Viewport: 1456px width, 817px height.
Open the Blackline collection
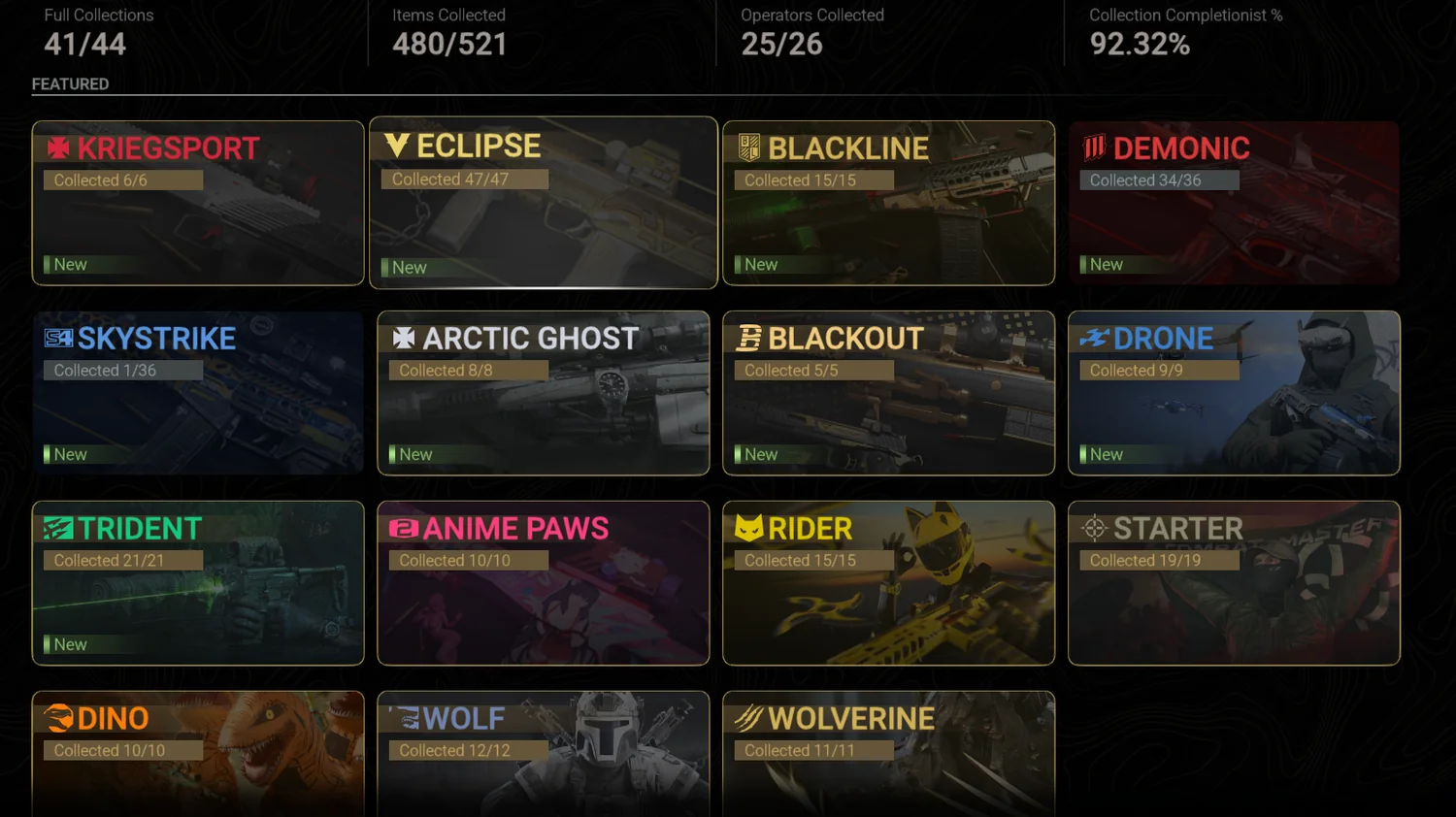888,203
